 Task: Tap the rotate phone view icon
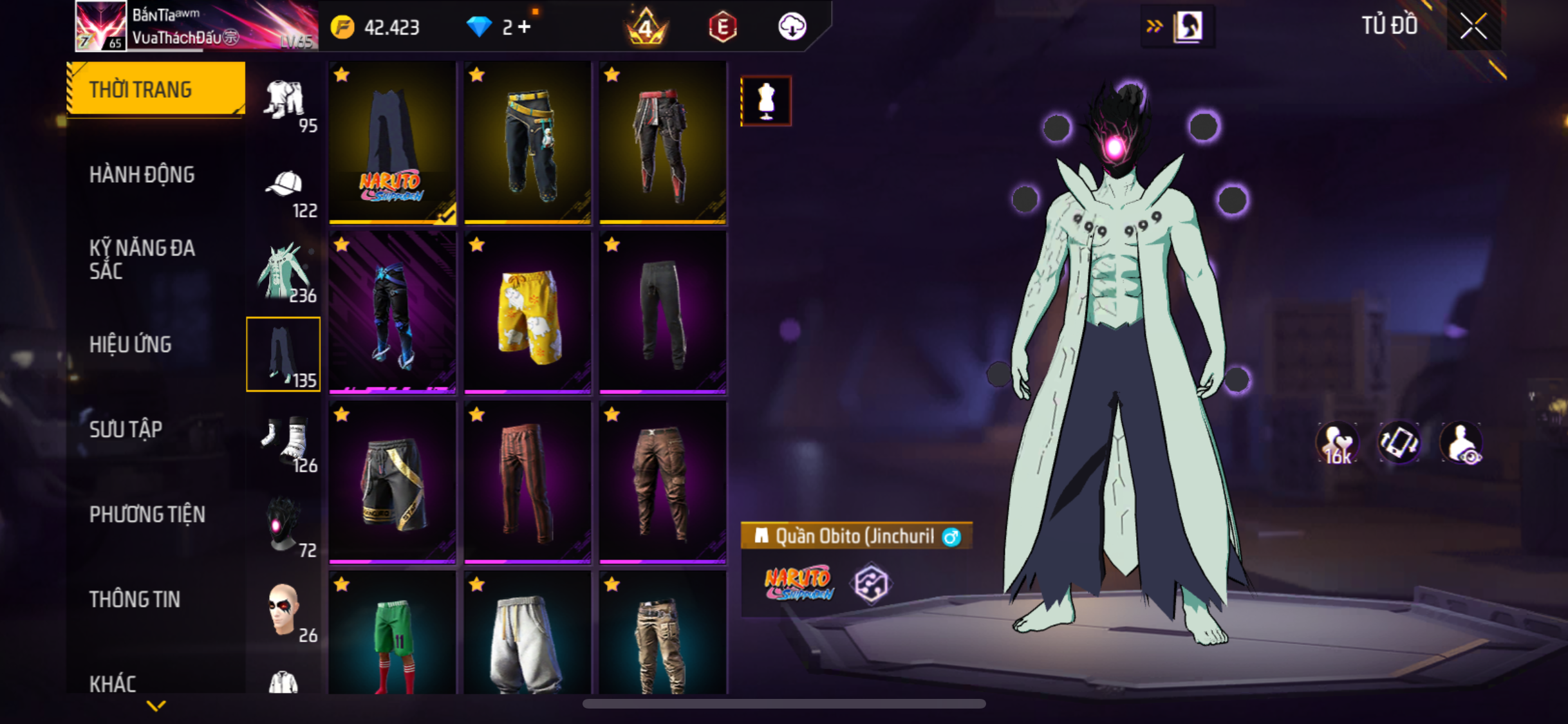[x=1399, y=443]
